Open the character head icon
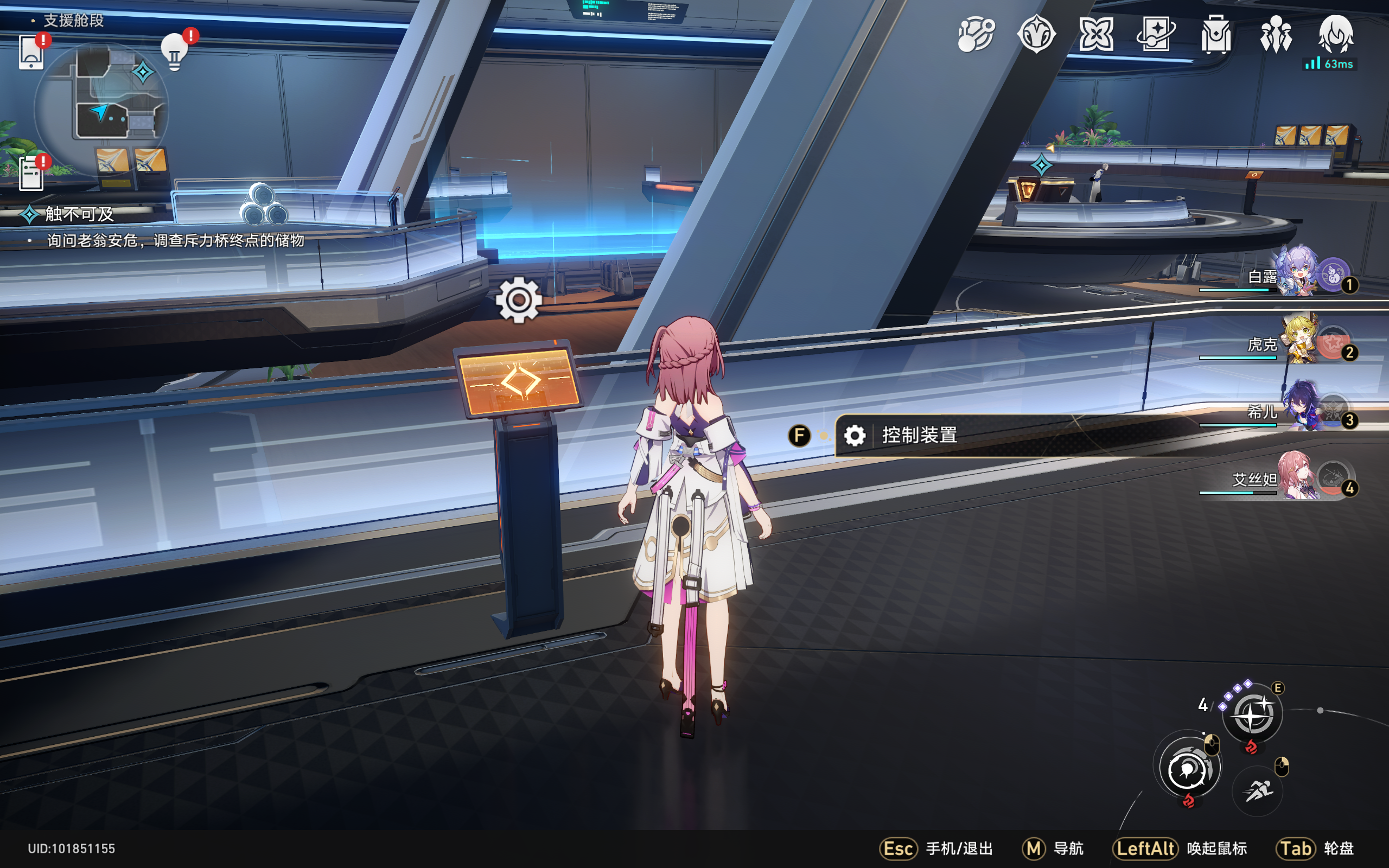The image size is (1389, 868). tap(1336, 34)
